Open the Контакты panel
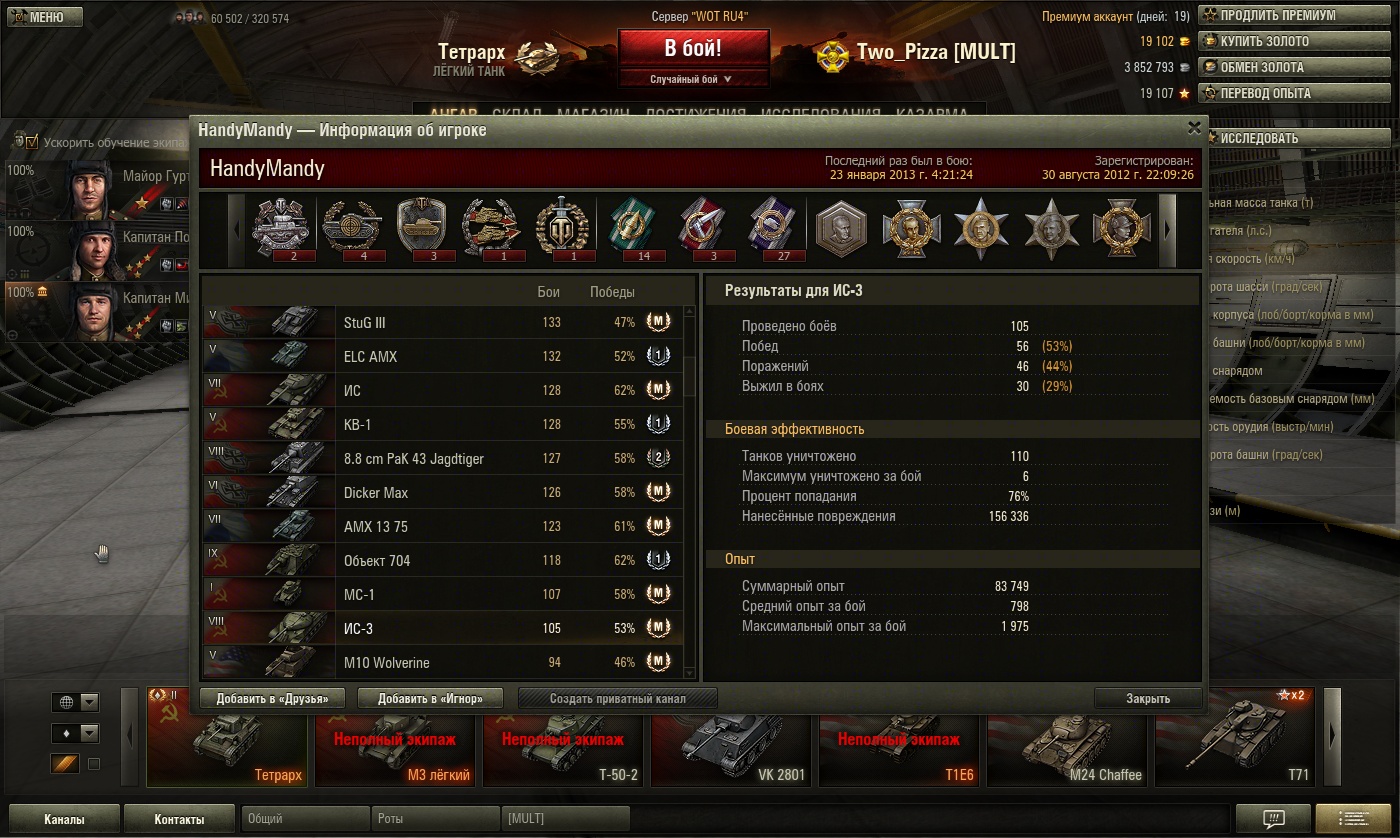The width and height of the screenshot is (1400, 838). (179, 819)
